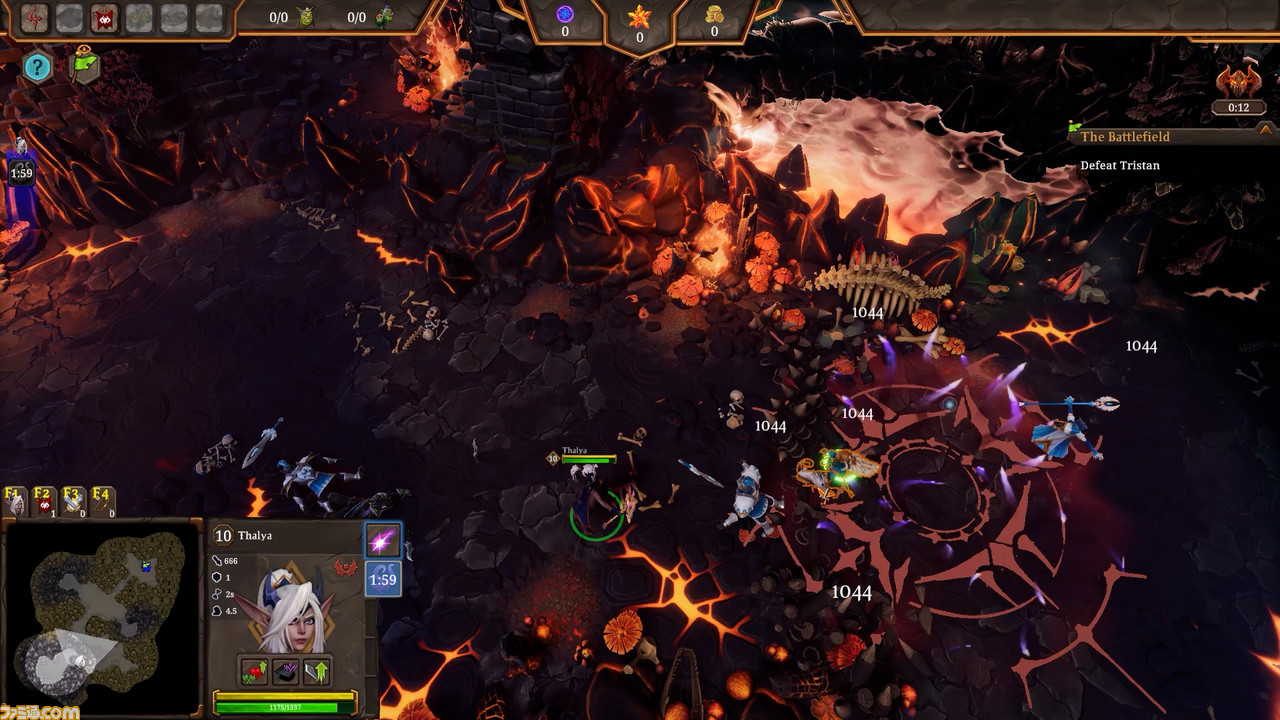Collapse The Battlefield objective panel arrow
Viewport: 1280px width, 720px height.
point(1265,129)
